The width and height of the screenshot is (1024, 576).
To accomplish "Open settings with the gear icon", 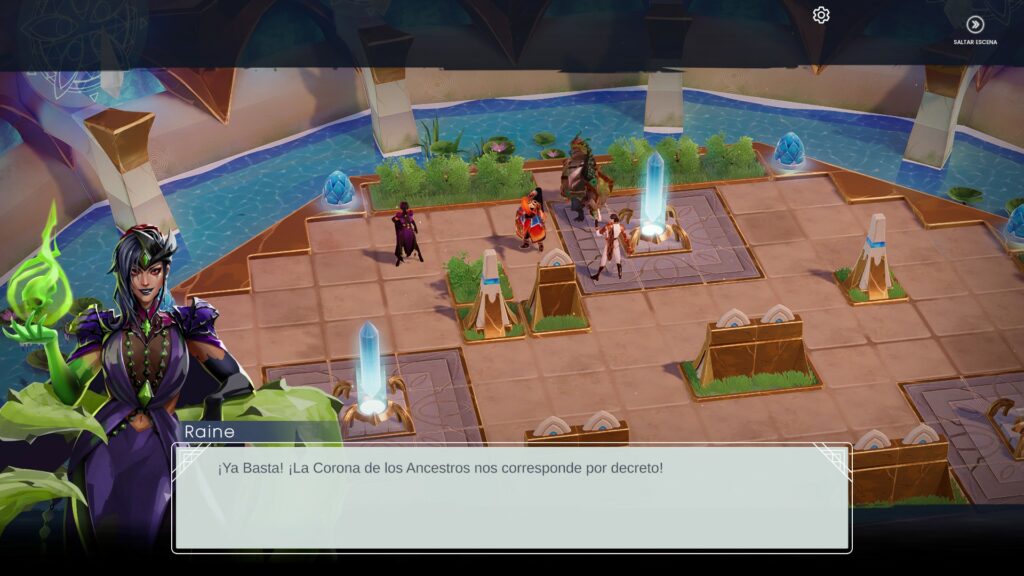I will 821,15.
